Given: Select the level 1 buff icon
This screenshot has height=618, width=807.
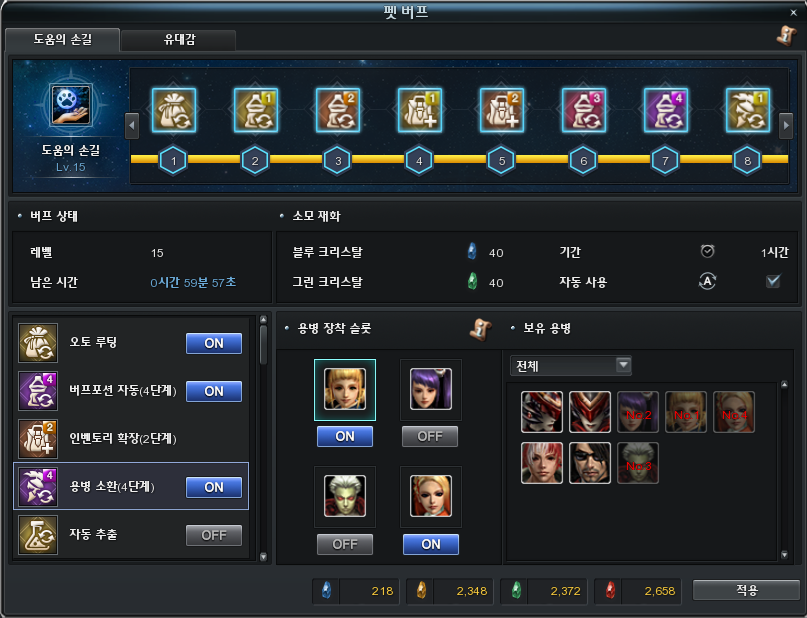Looking at the screenshot, I should [174, 109].
